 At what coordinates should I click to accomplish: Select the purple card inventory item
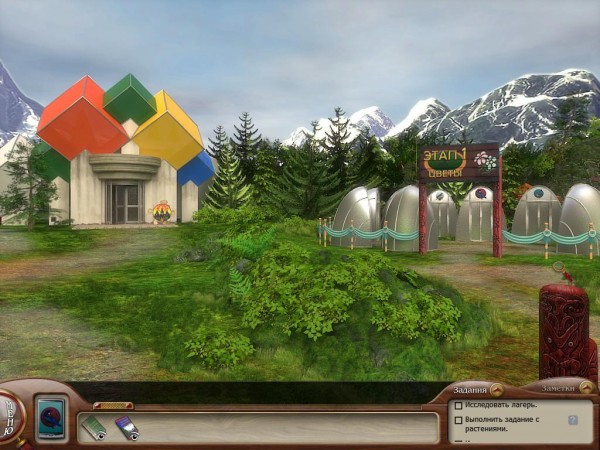(126, 428)
